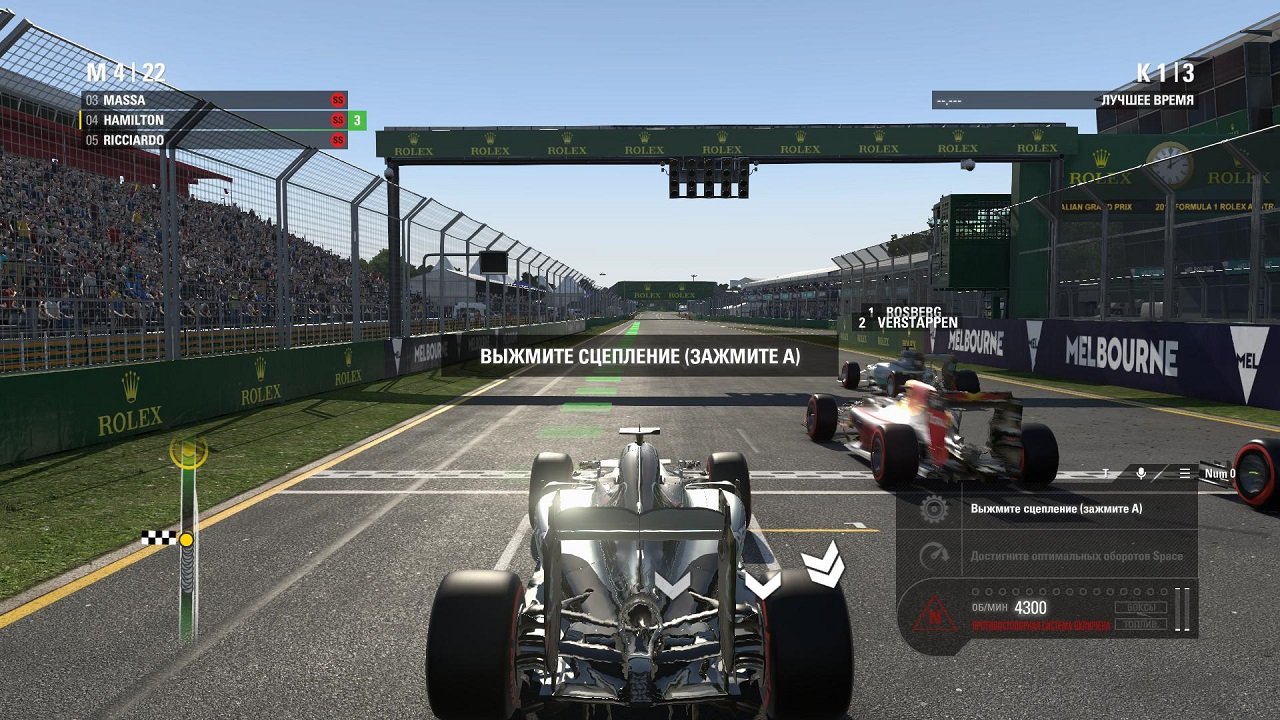Click the SS tyre icon beside HAMILTON
This screenshot has width=1280, height=720.
(338, 119)
